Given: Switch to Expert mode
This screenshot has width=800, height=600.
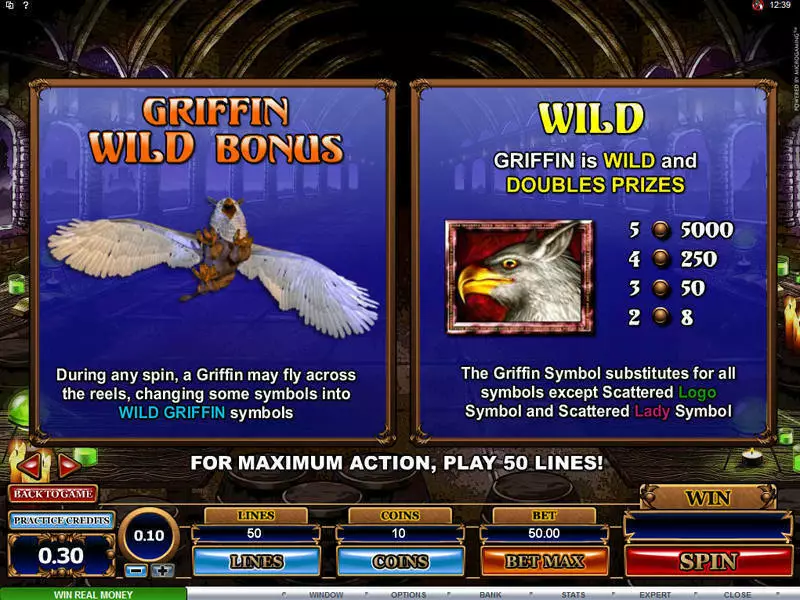Looking at the screenshot, I should 654,594.
